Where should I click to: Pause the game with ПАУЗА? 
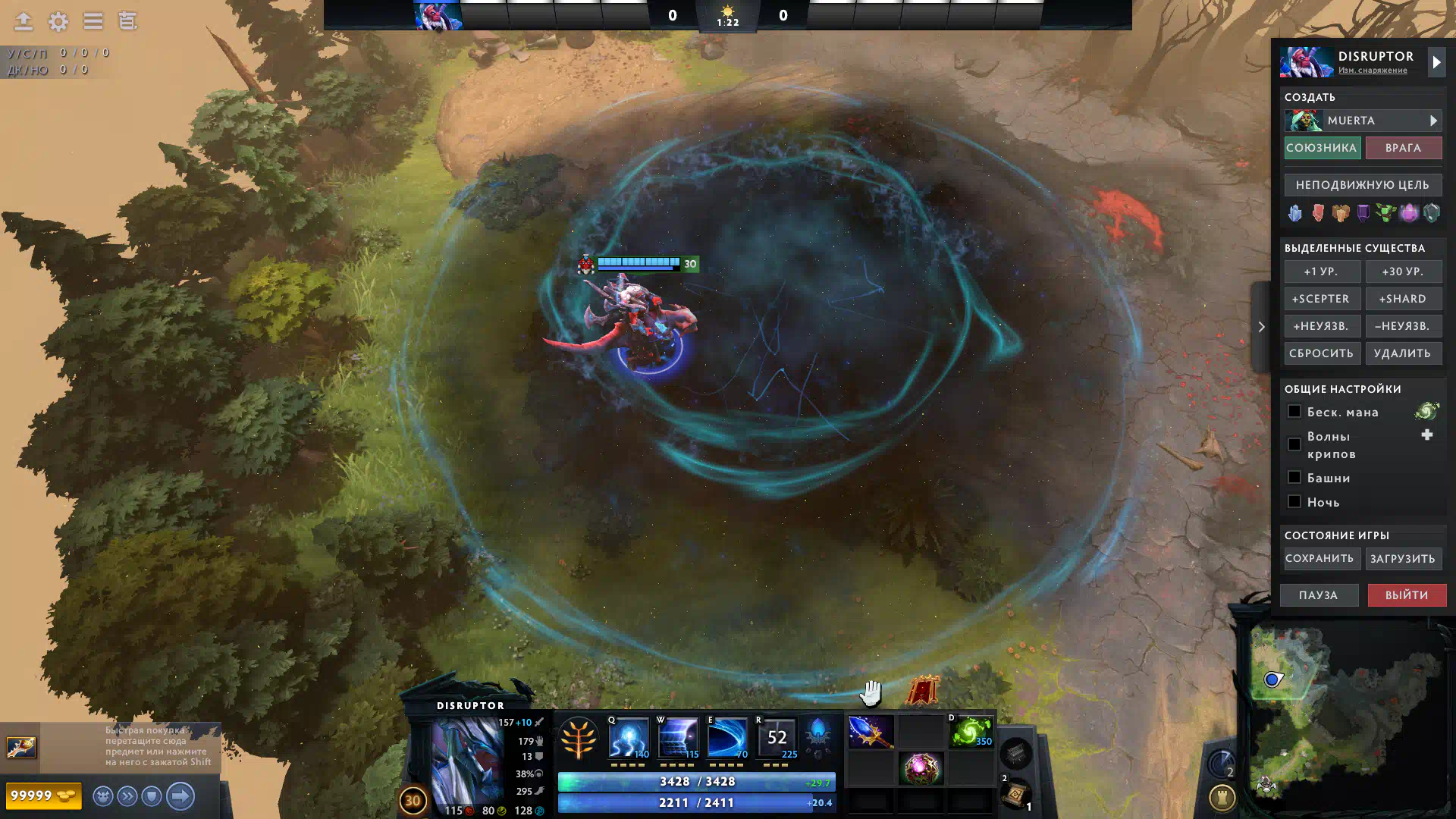(1319, 595)
